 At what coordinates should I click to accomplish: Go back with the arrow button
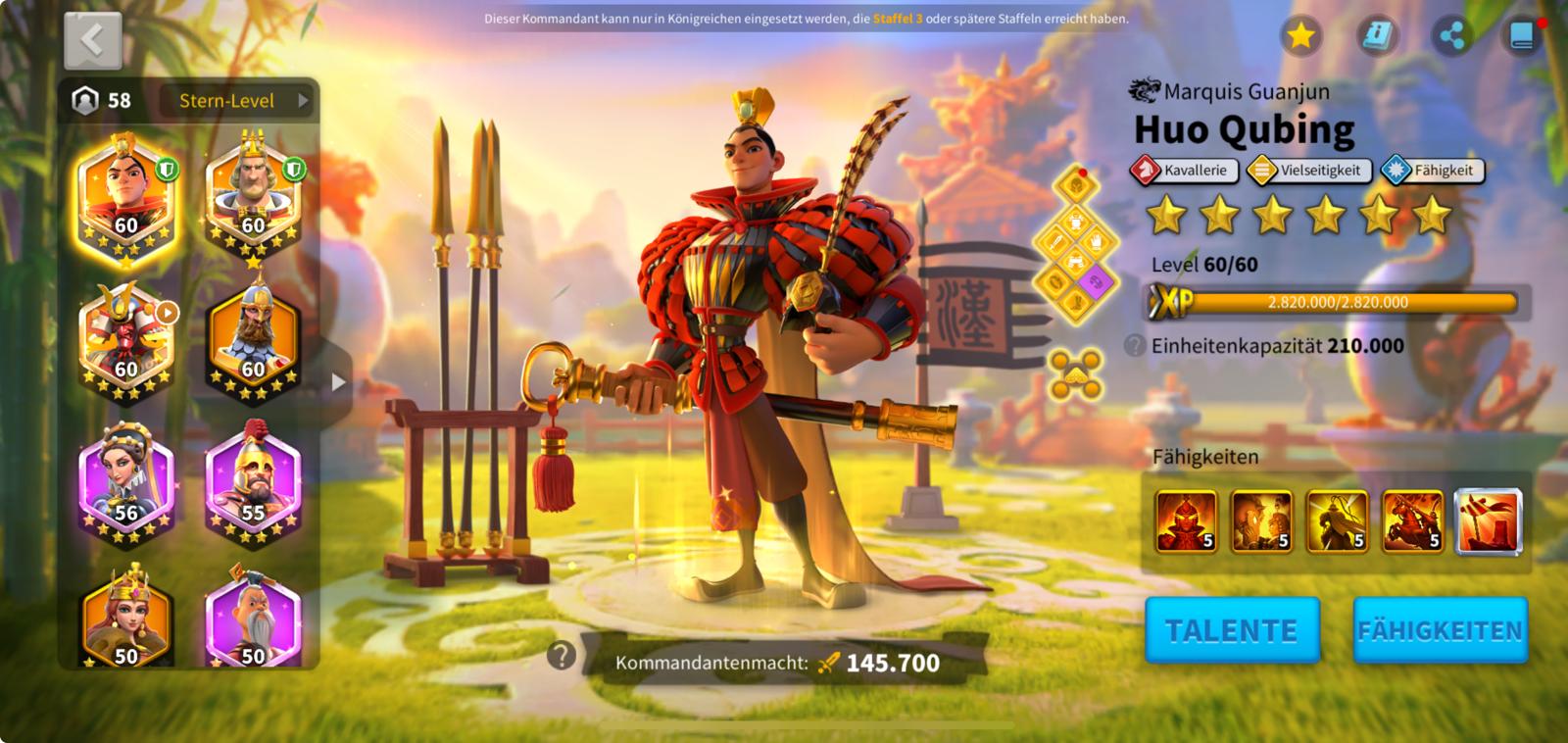point(93,40)
